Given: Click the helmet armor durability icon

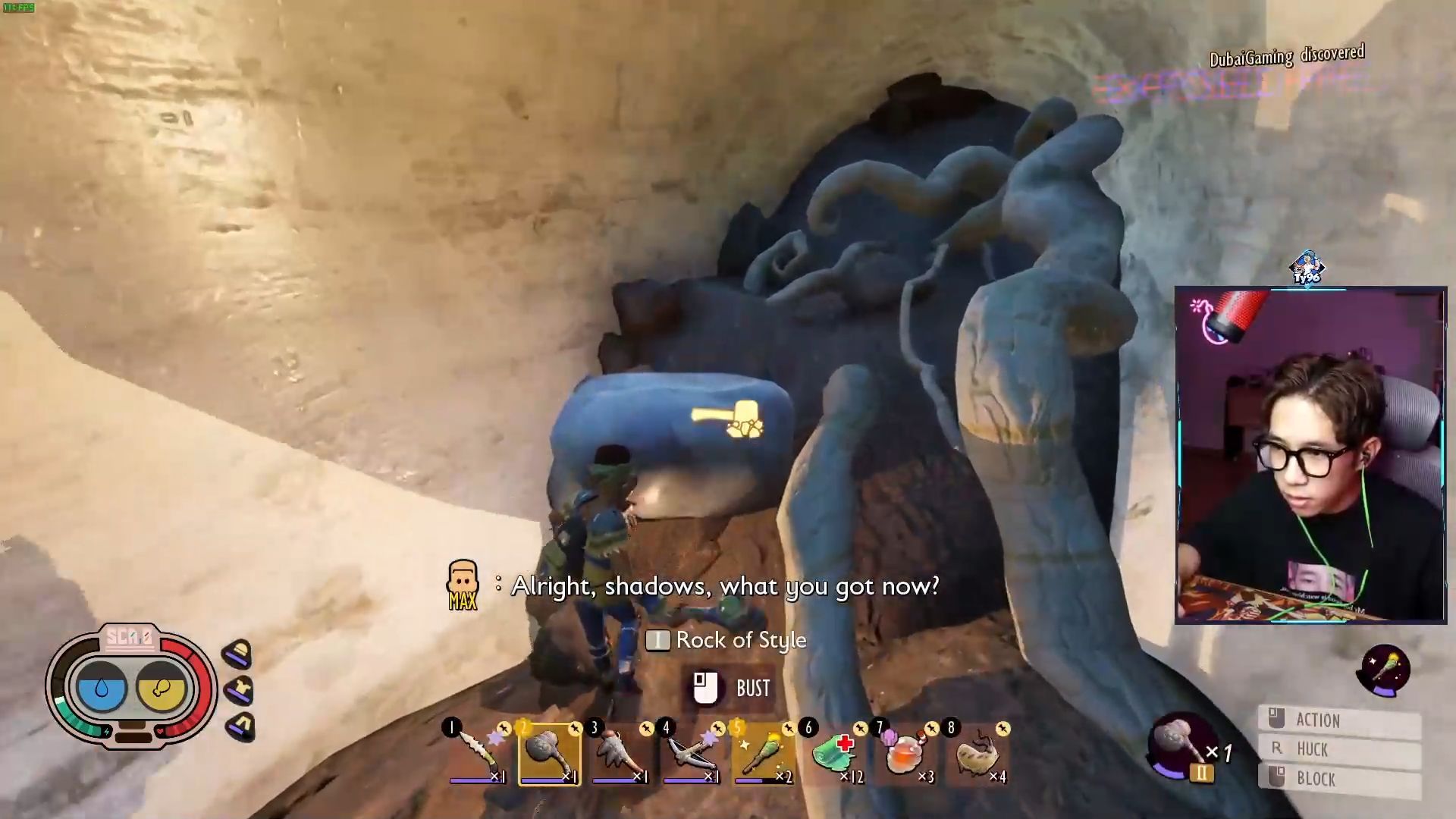Looking at the screenshot, I should pos(238,654).
